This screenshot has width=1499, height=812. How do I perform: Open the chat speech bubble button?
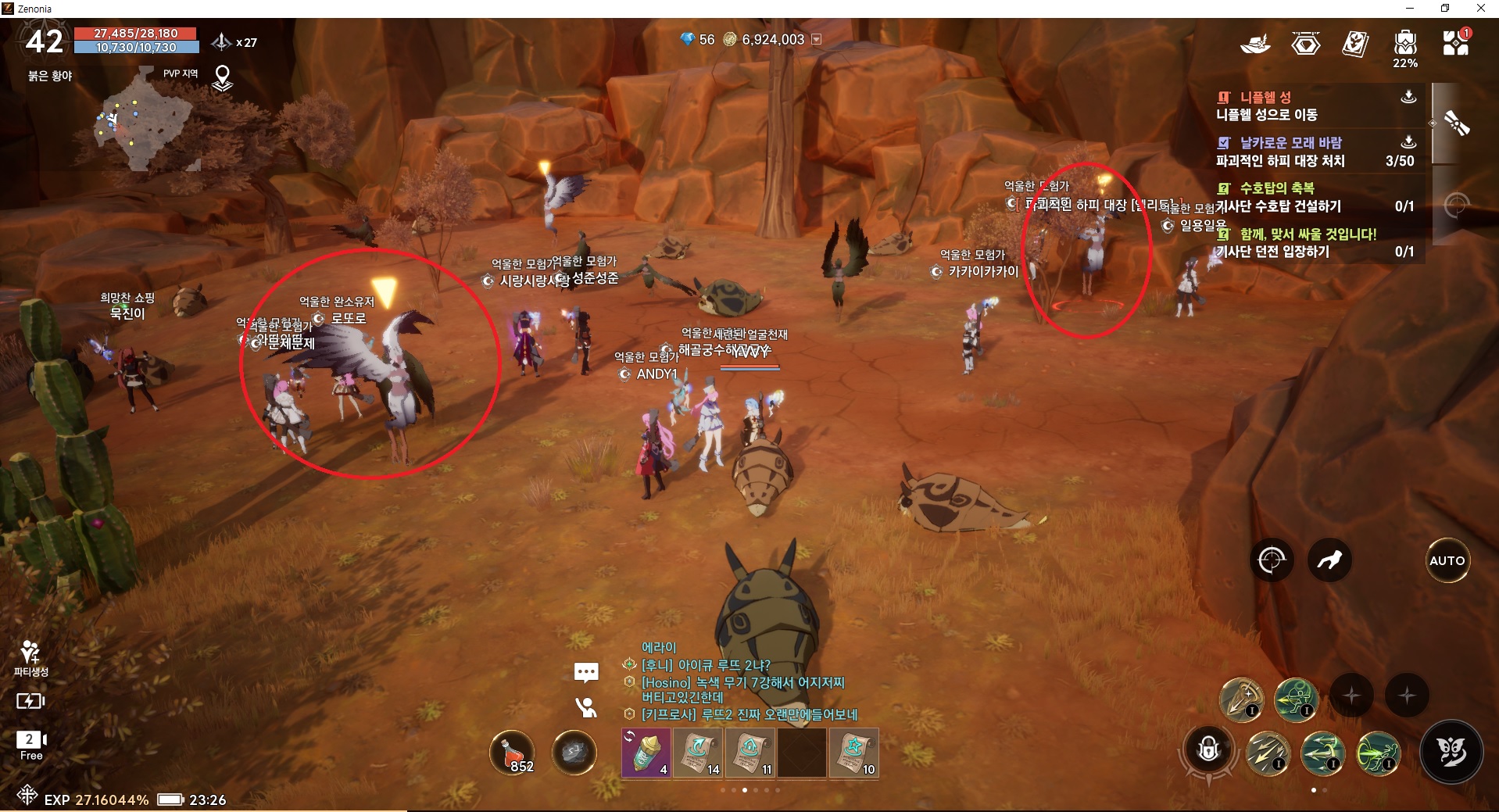click(x=586, y=672)
